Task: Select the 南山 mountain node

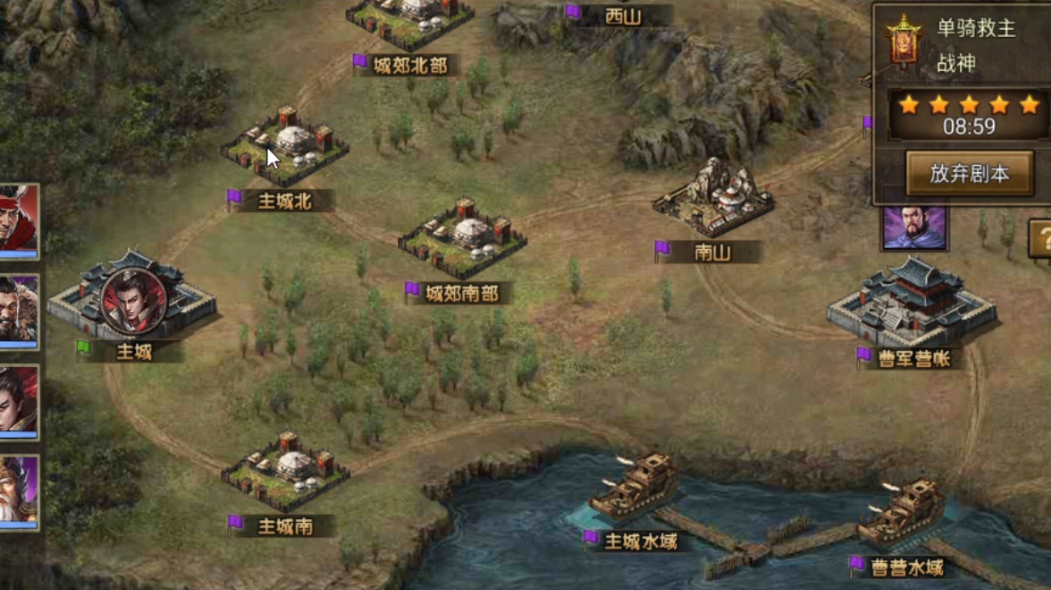Action: click(x=713, y=197)
